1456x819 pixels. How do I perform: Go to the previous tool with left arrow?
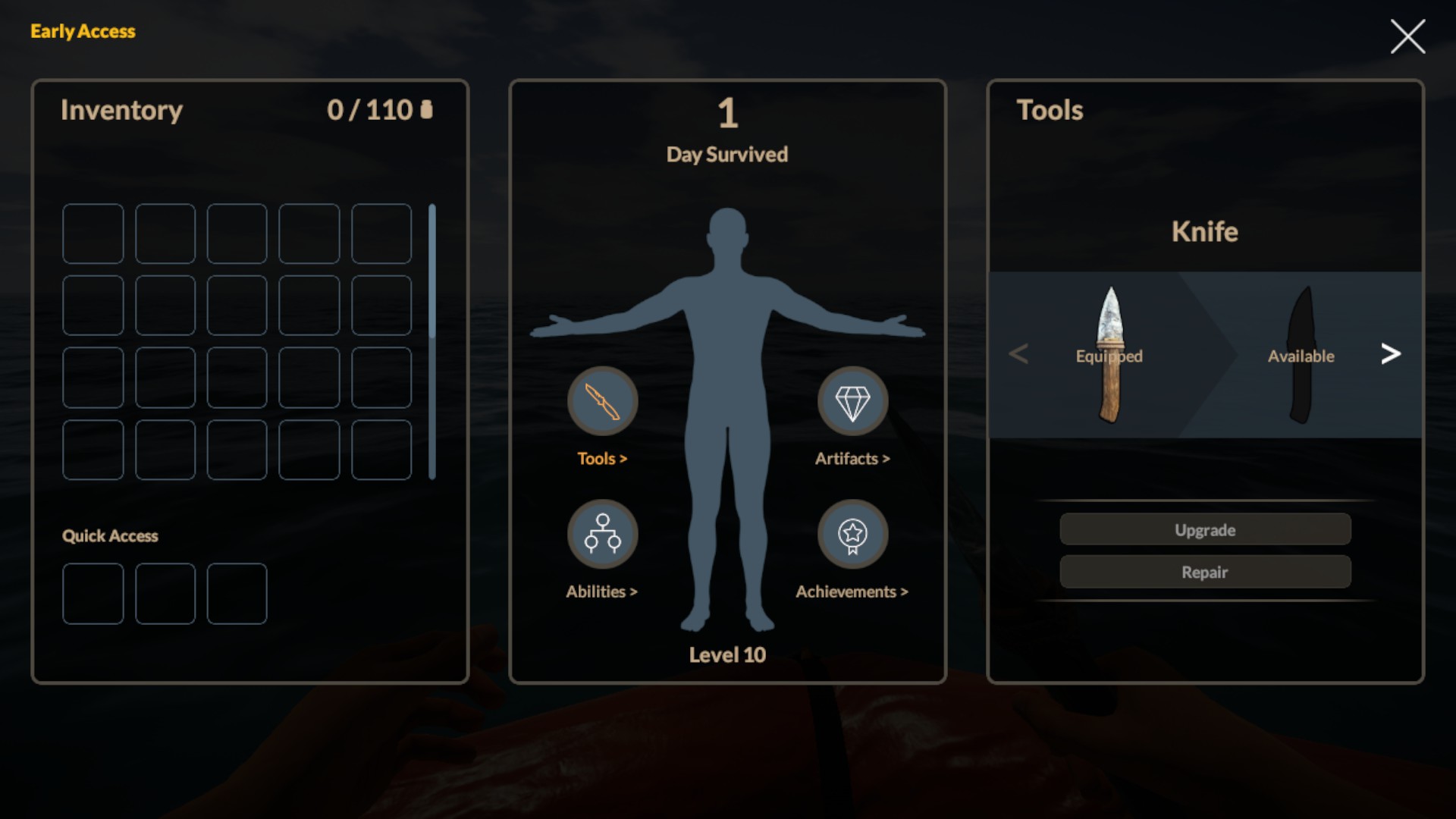(1018, 353)
